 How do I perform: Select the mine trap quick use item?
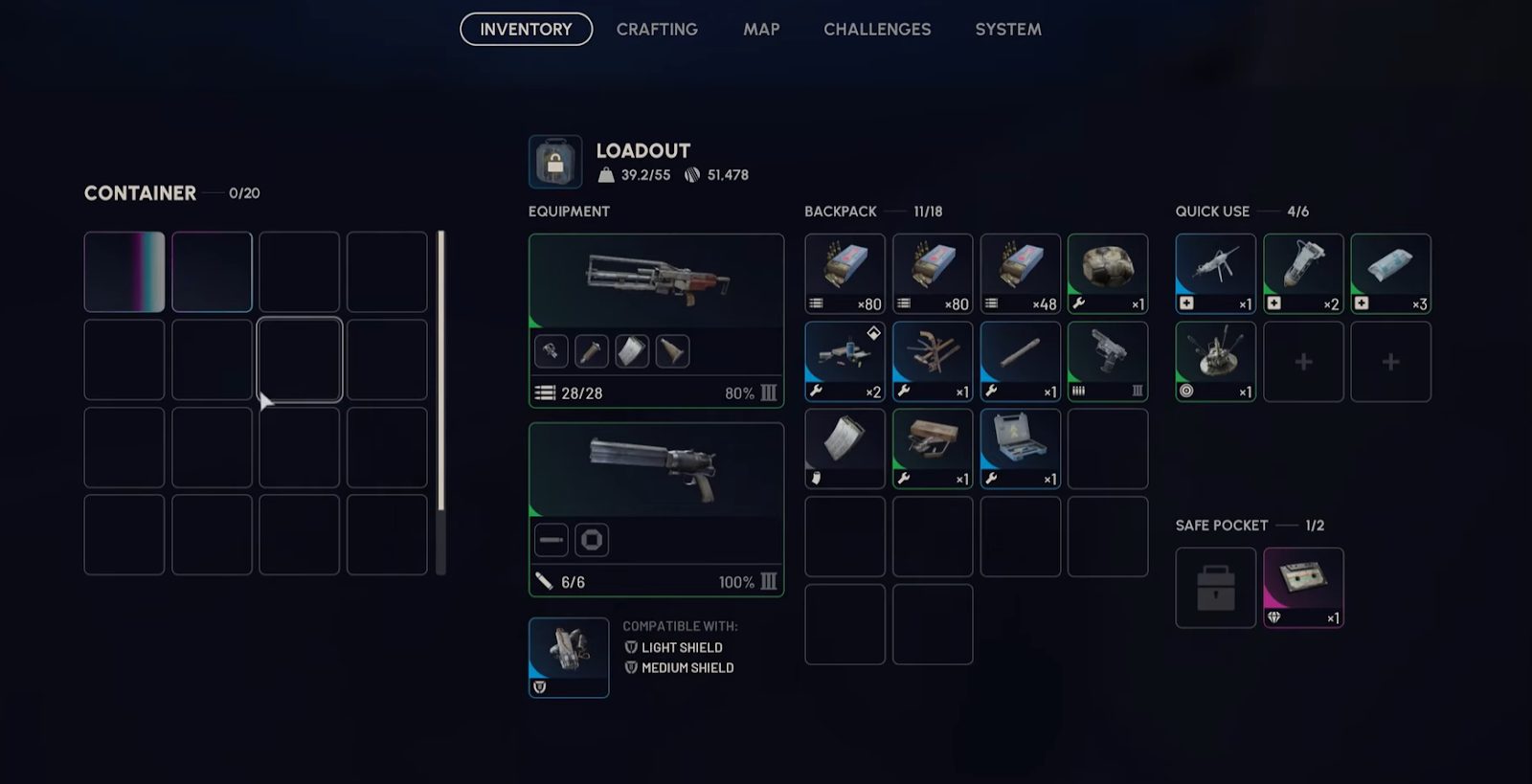pyautogui.click(x=1215, y=361)
